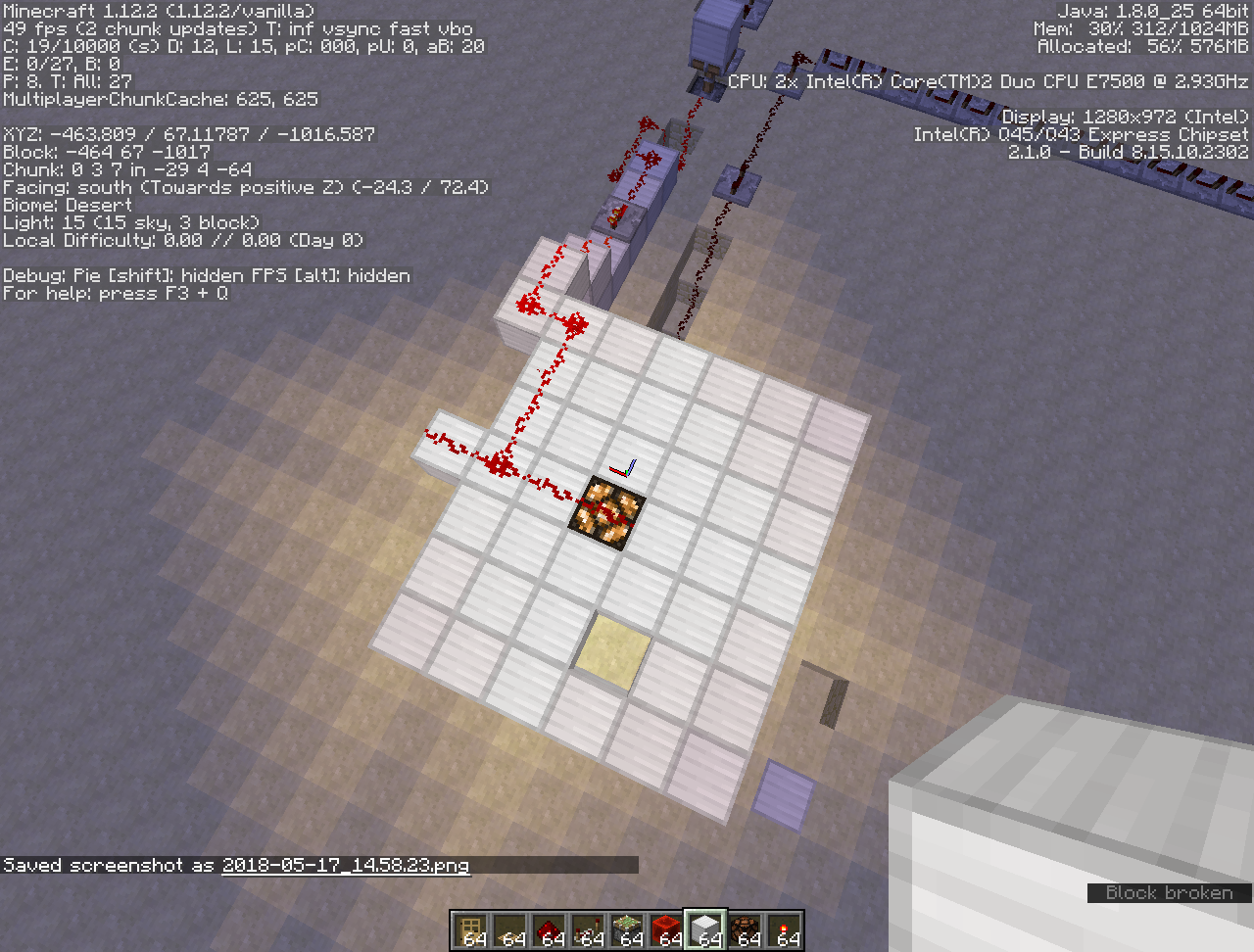
Task: Click the 49 fps counter line
Action: click(235, 28)
